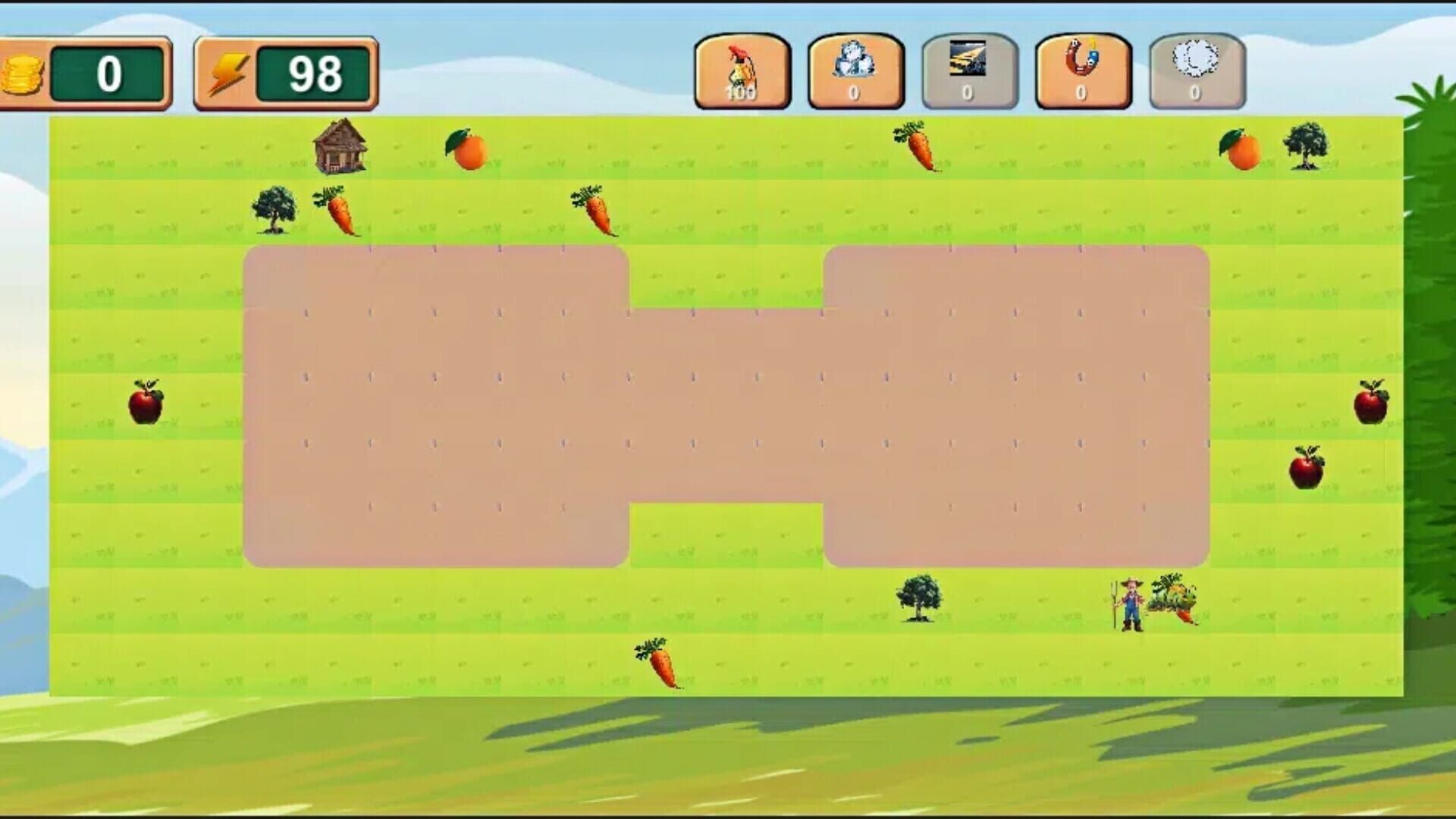1456x819 pixels.
Task: Click the gold coins icon in the counter
Action: pos(24,73)
